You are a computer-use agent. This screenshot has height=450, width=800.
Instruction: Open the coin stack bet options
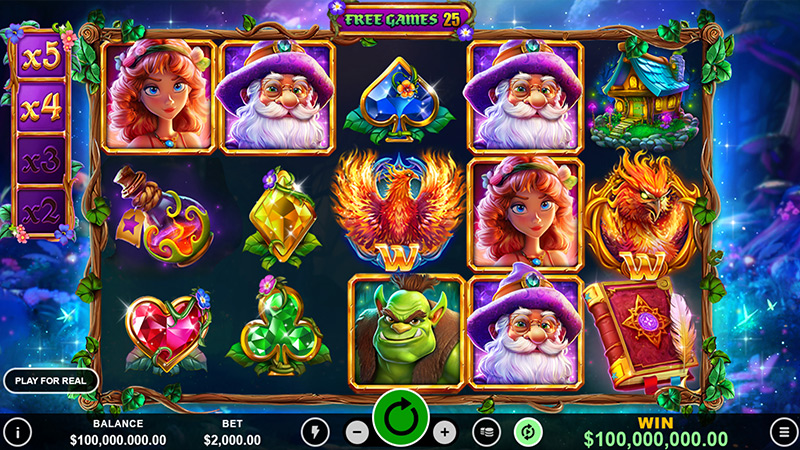tap(487, 432)
